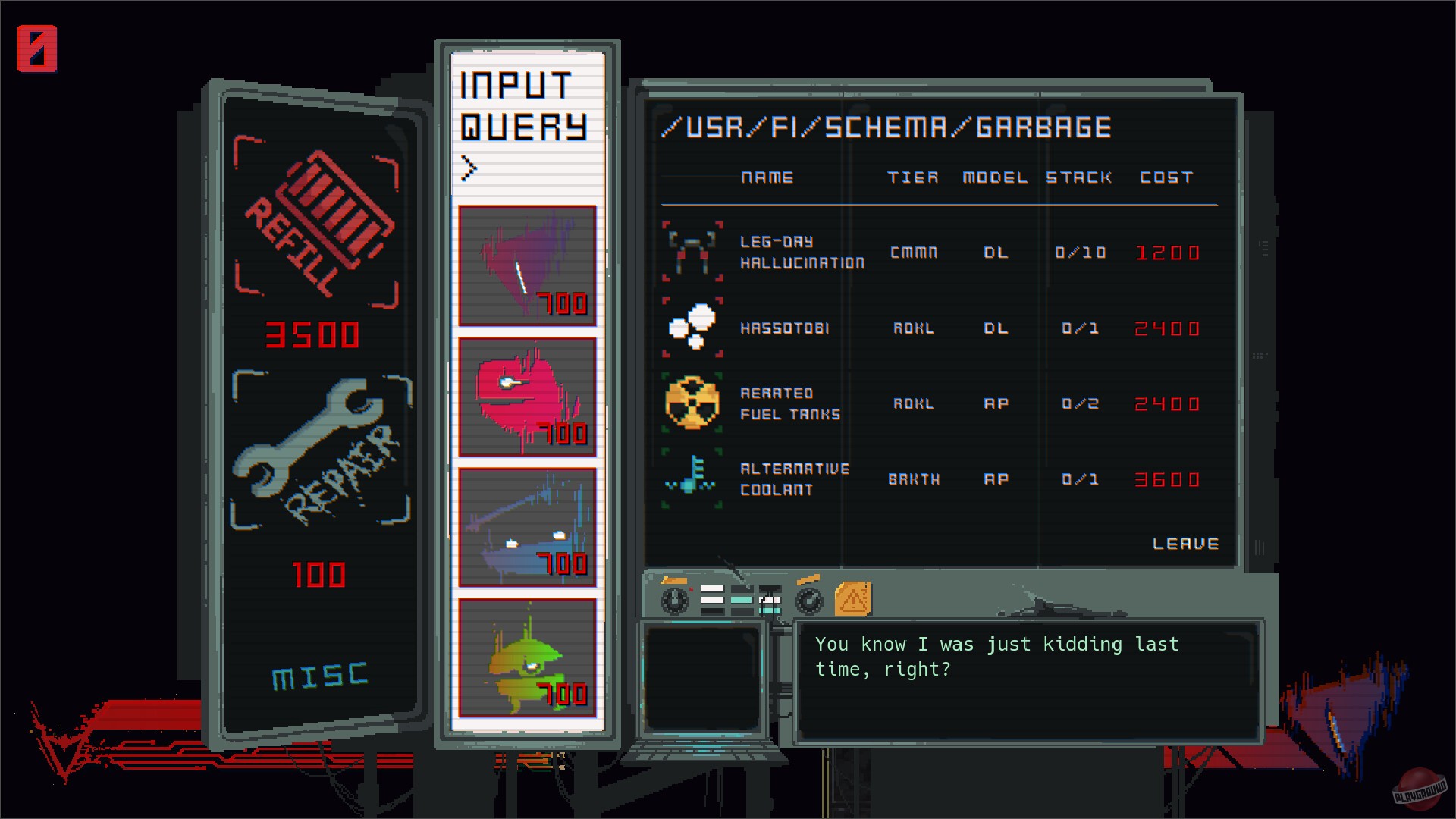1456x819 pixels.
Task: Click the Alternative Coolant thermometer icon
Action: pyautogui.click(x=691, y=479)
